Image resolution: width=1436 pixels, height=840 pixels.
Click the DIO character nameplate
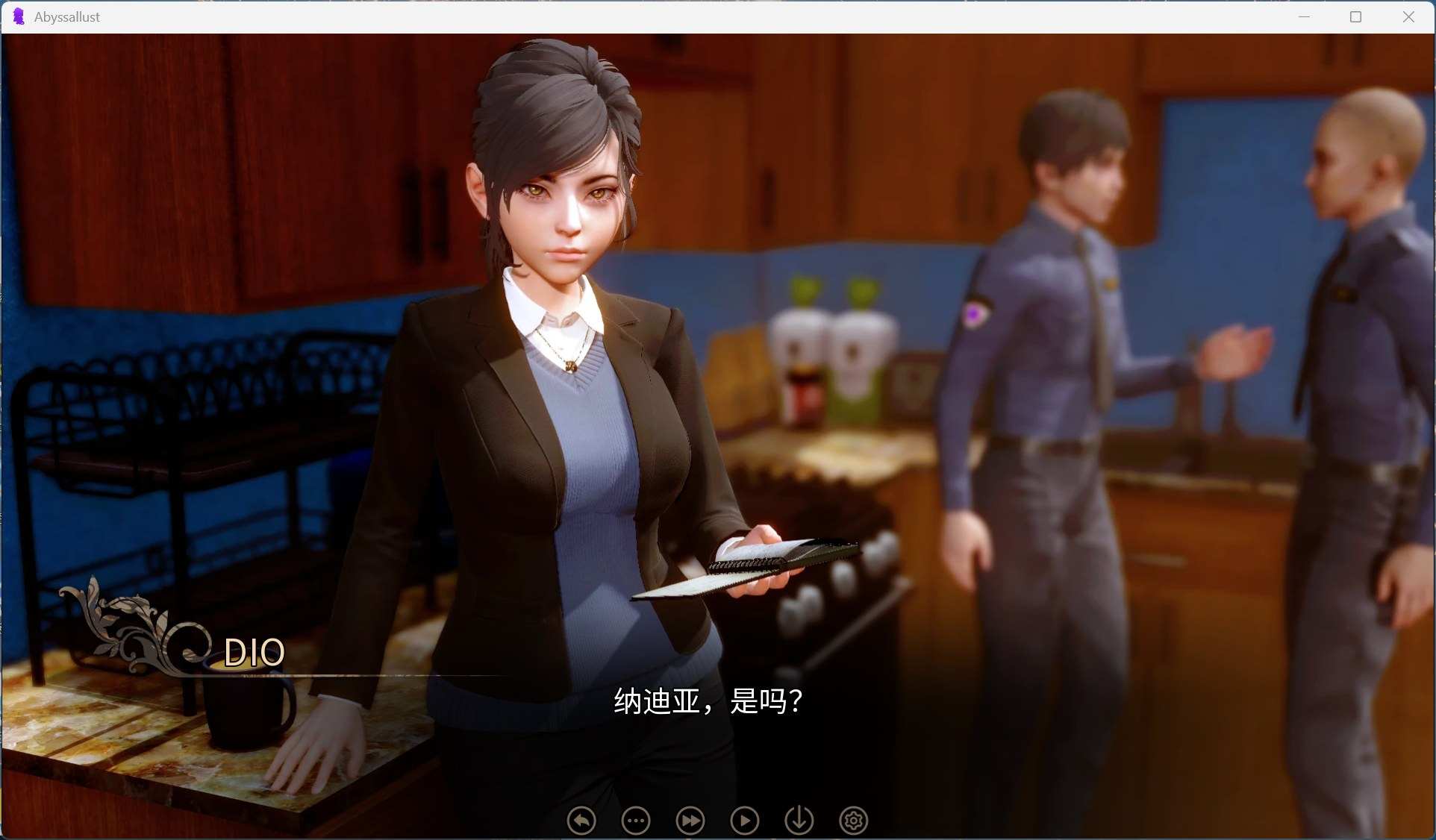[x=255, y=651]
